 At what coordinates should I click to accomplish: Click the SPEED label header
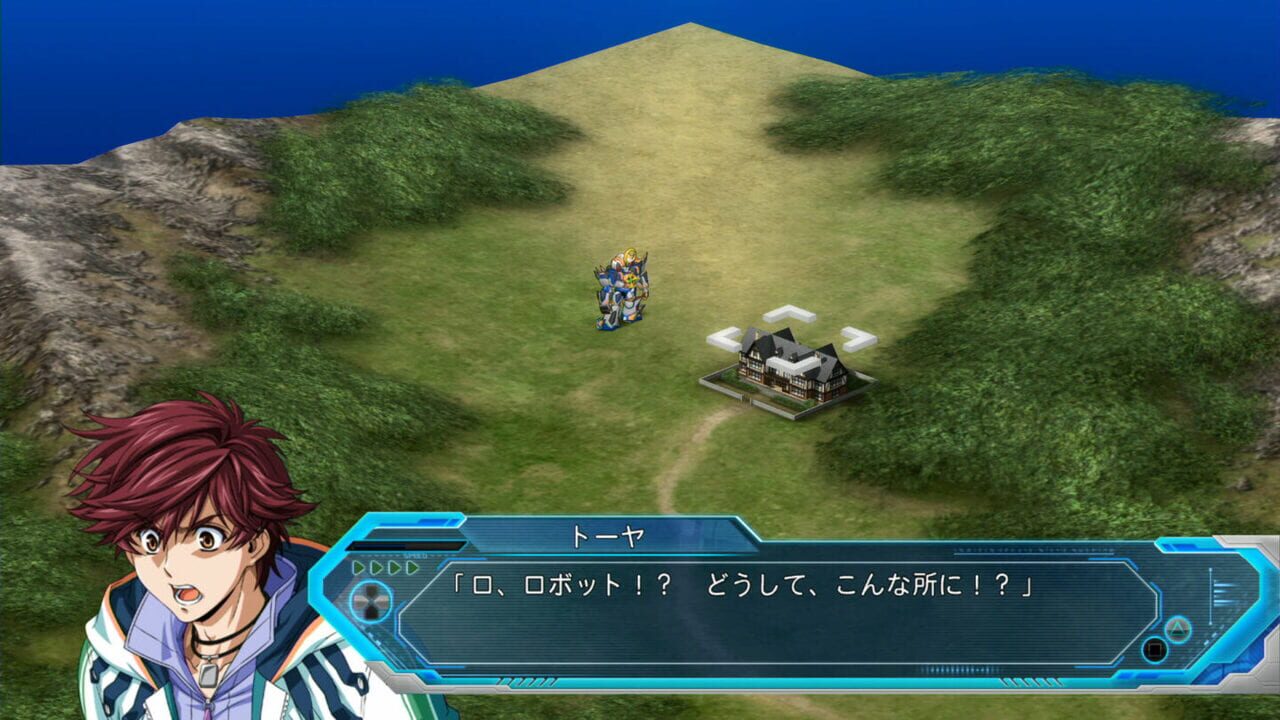pos(415,554)
